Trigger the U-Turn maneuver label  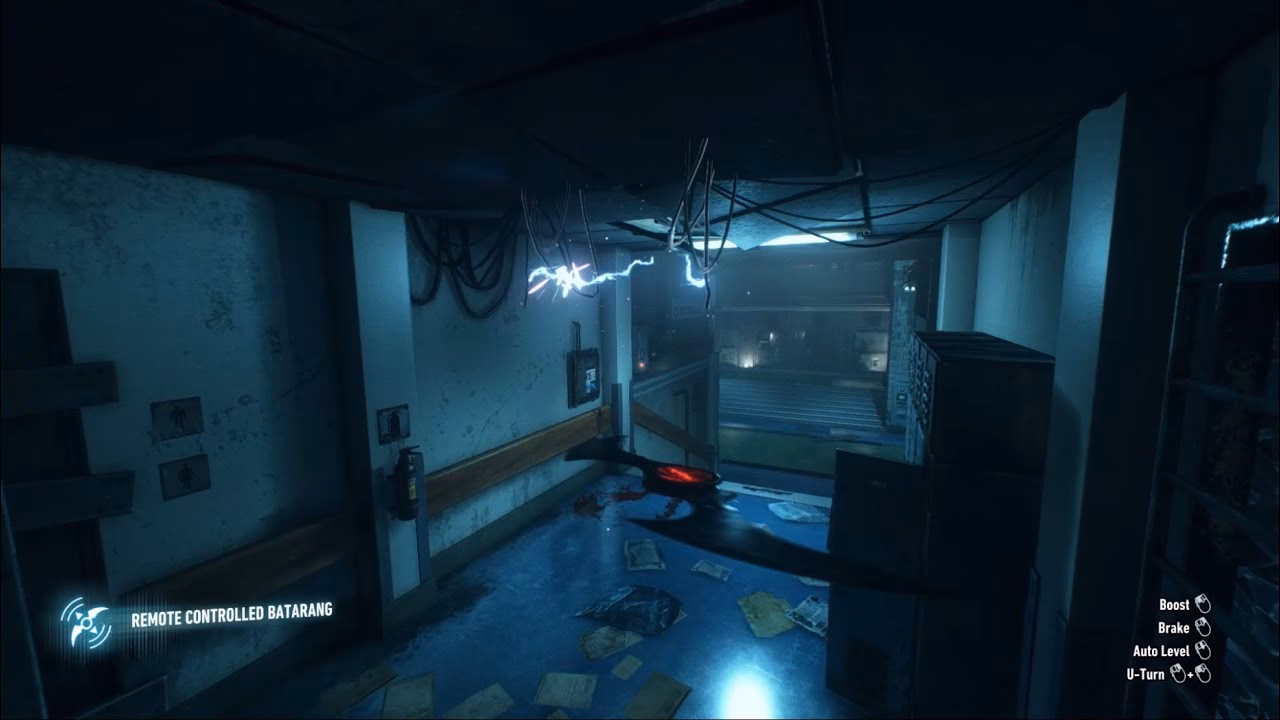(1144, 673)
